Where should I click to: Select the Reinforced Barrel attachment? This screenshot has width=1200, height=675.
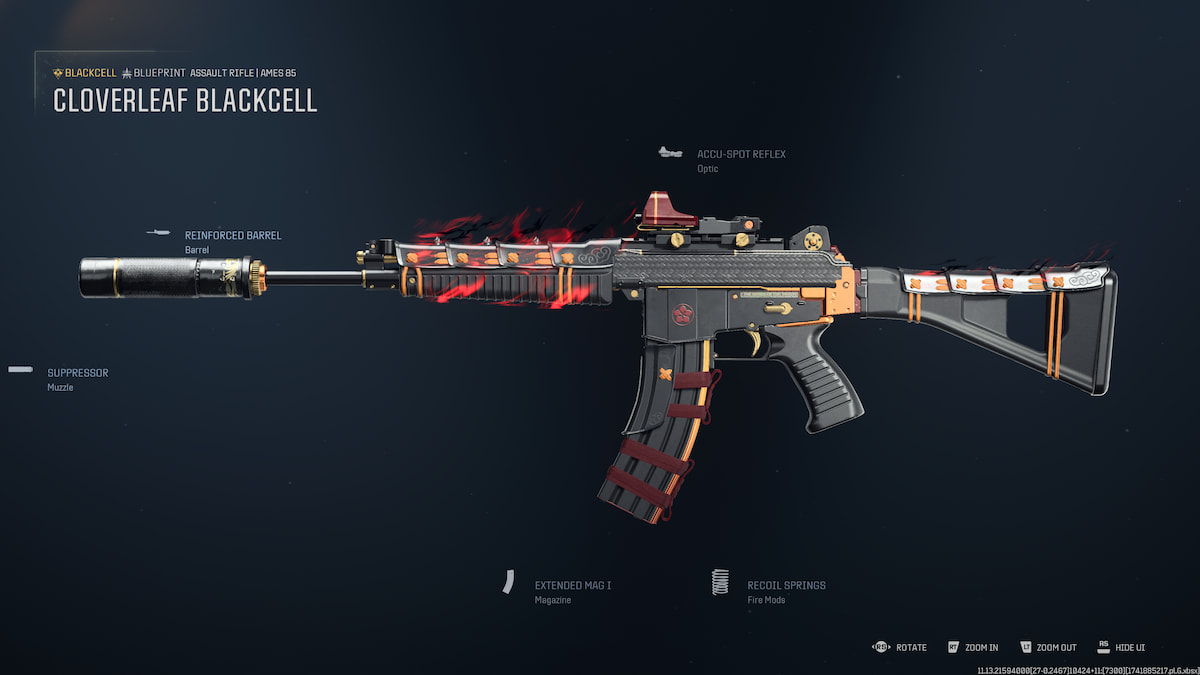pyautogui.click(x=232, y=236)
